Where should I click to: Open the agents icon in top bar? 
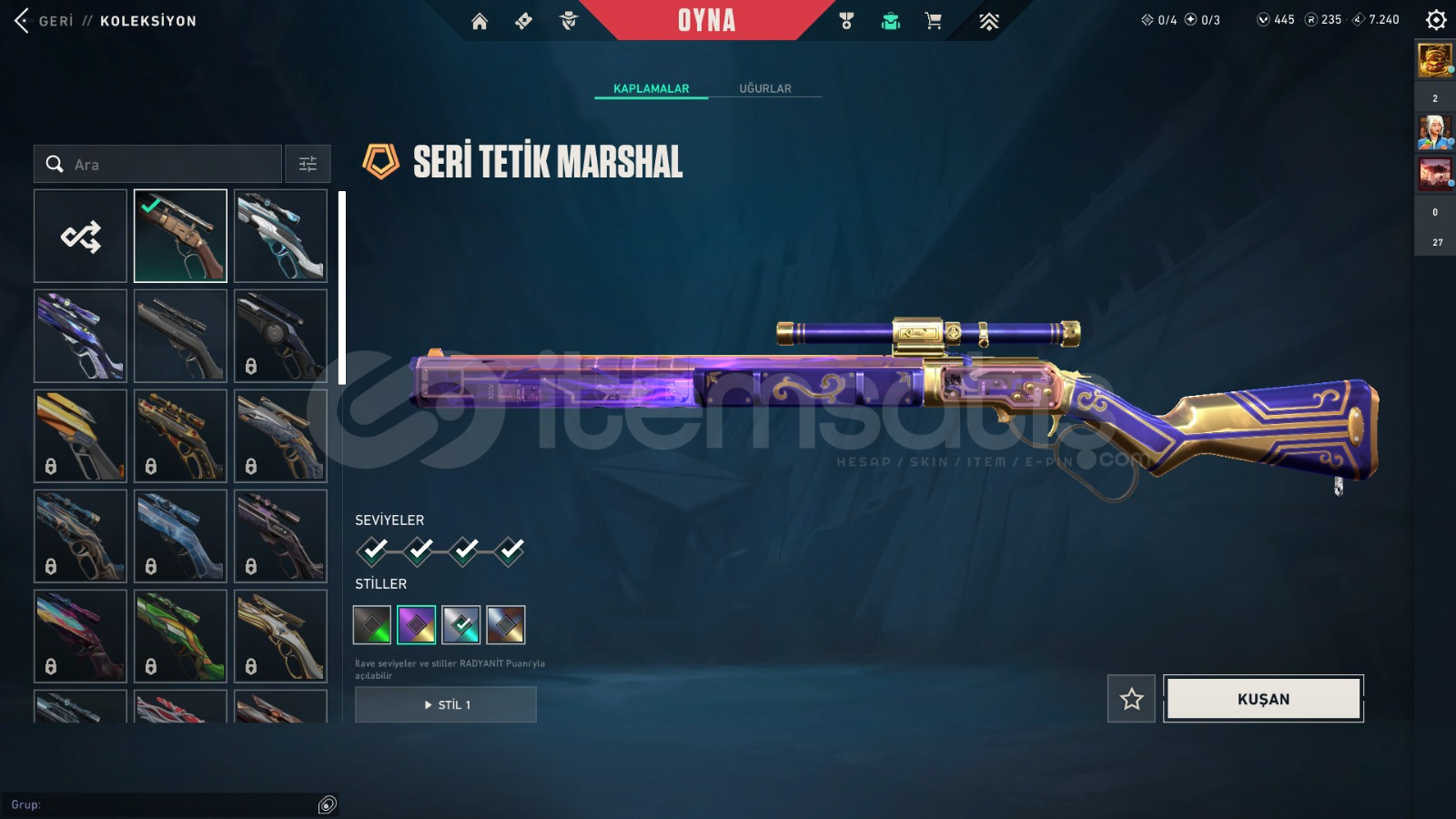click(x=569, y=21)
